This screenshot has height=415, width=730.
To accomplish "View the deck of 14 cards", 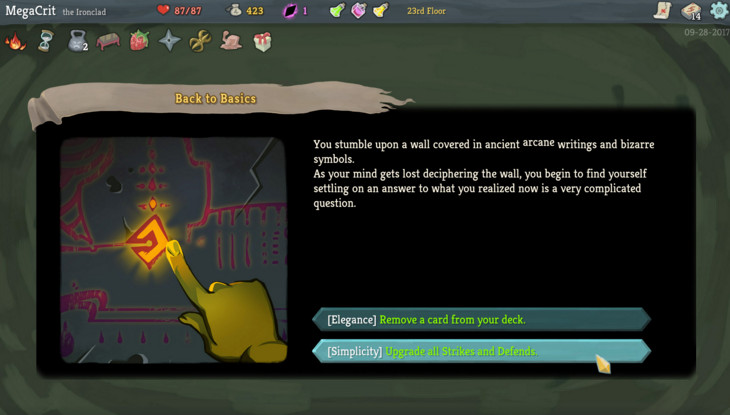I will click(x=691, y=11).
